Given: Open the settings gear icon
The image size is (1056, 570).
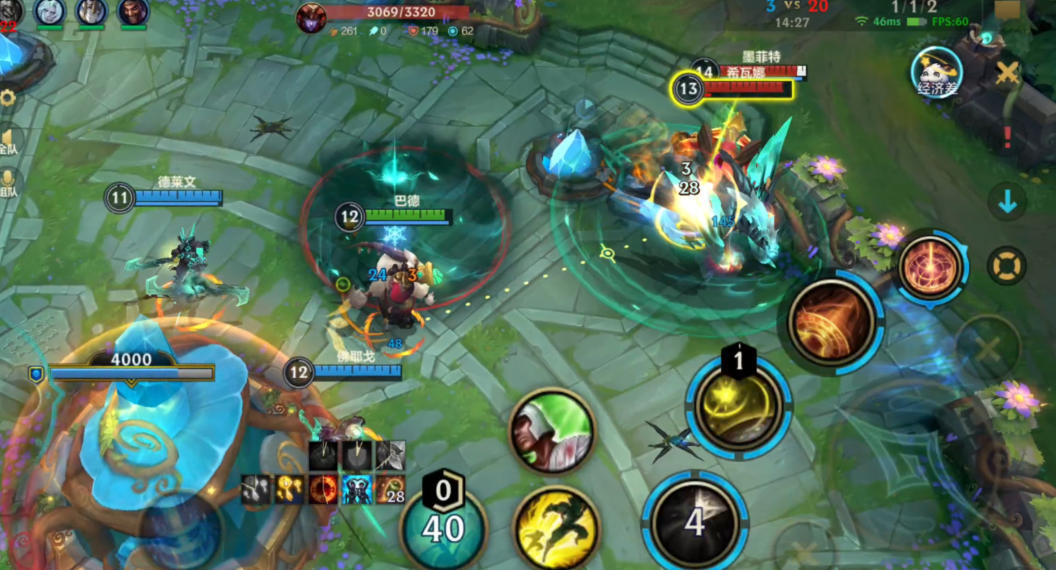Looking at the screenshot, I should [8, 98].
